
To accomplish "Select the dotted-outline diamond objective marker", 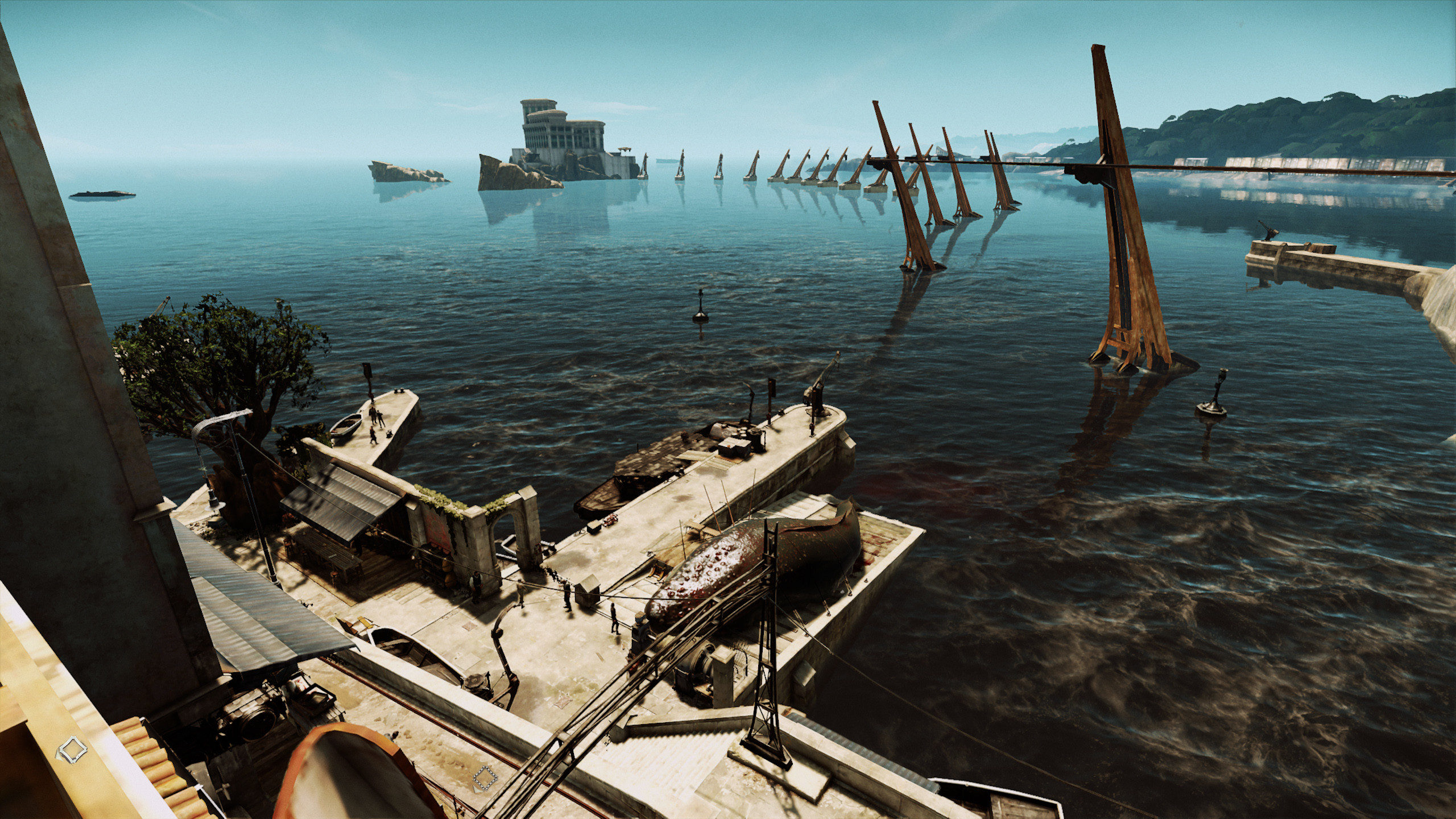I will pos(485,776).
